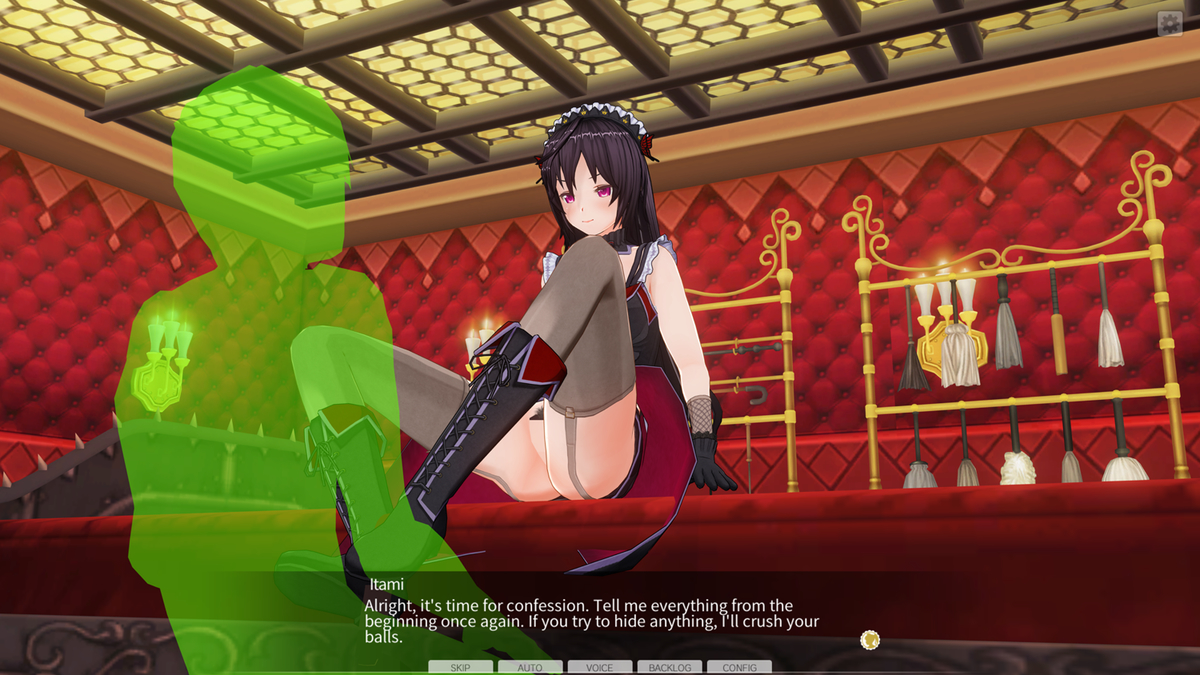Screen dimensions: 1200x675
Task: Skip the dialogue with the SKIP button
Action: click(x=460, y=667)
